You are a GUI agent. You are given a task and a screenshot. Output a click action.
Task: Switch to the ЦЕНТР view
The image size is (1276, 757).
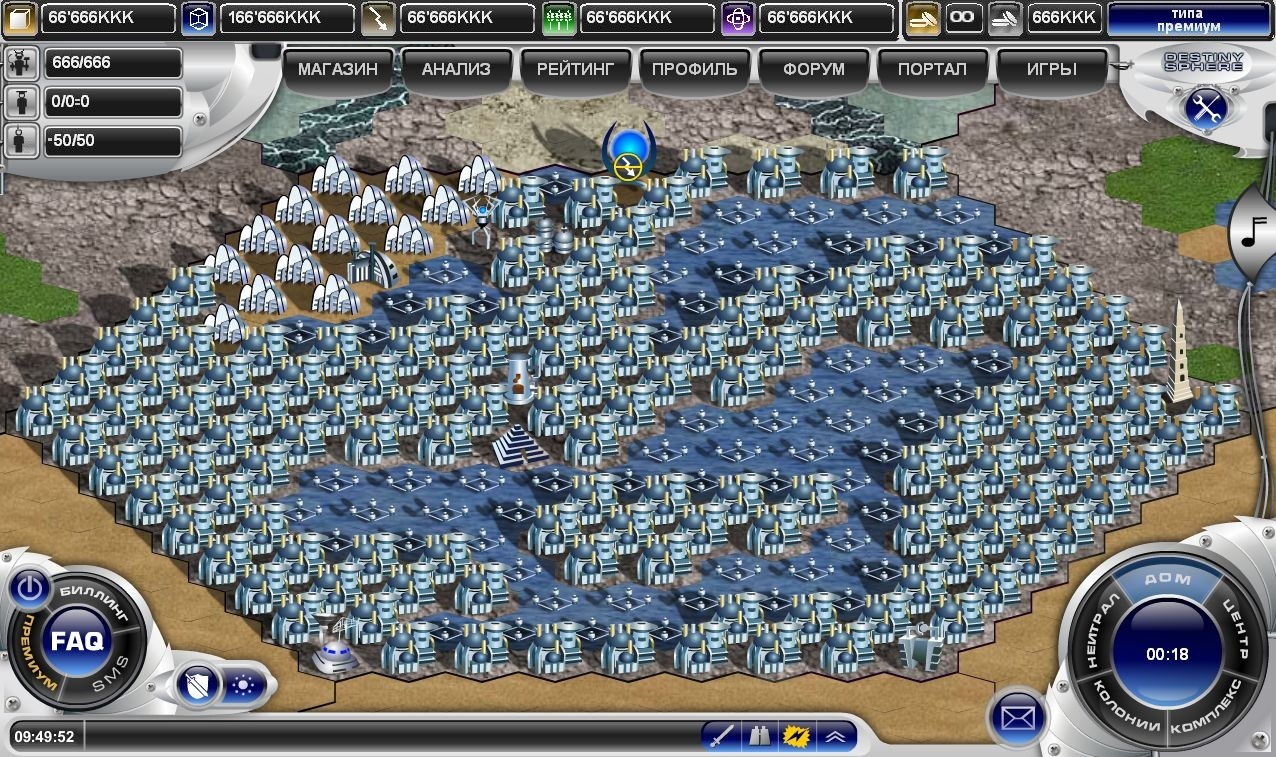(x=1229, y=628)
